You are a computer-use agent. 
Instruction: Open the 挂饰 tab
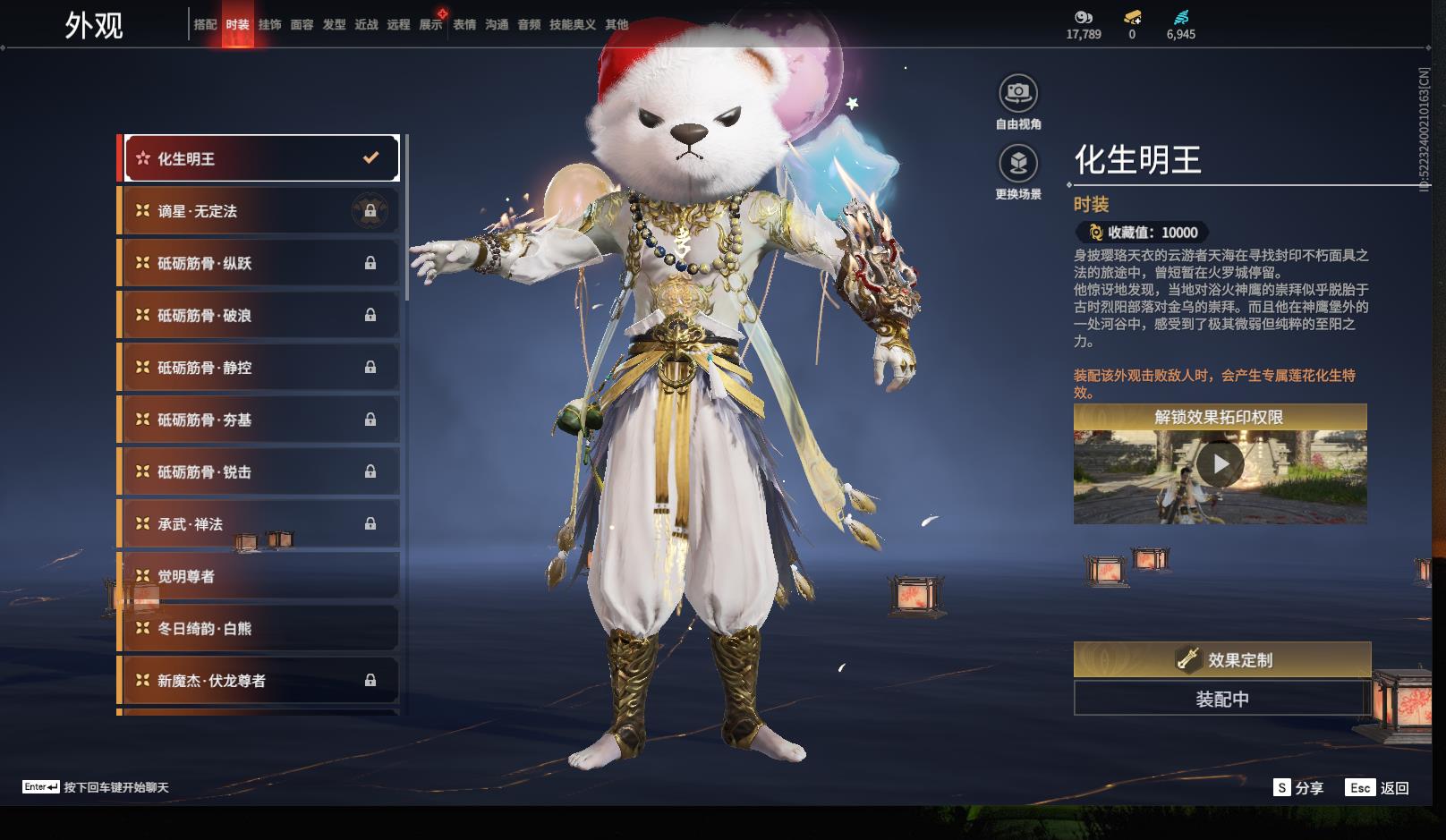tap(269, 25)
